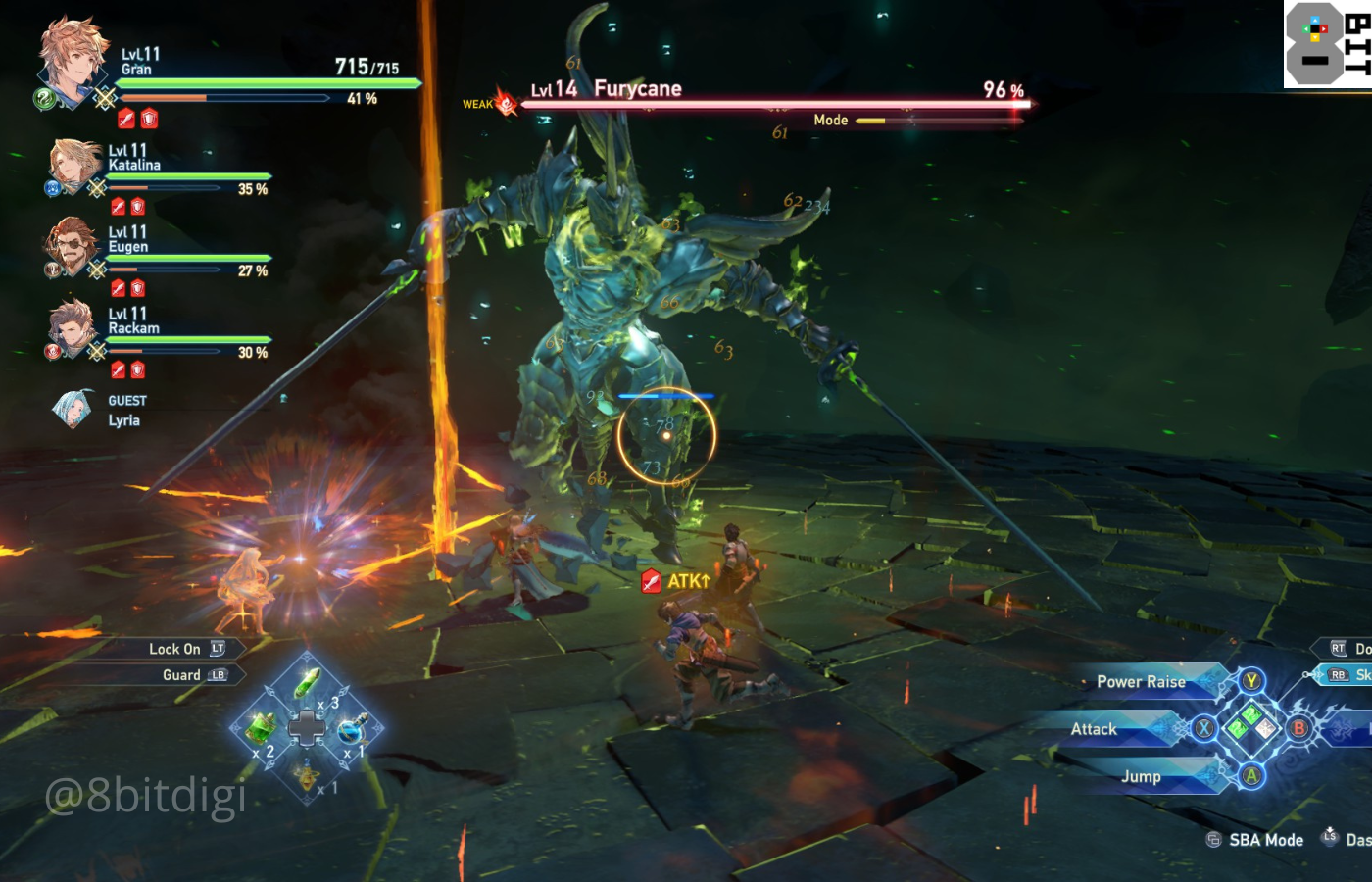1372x882 pixels.
Task: Click the Guard label
Action: click(x=181, y=675)
